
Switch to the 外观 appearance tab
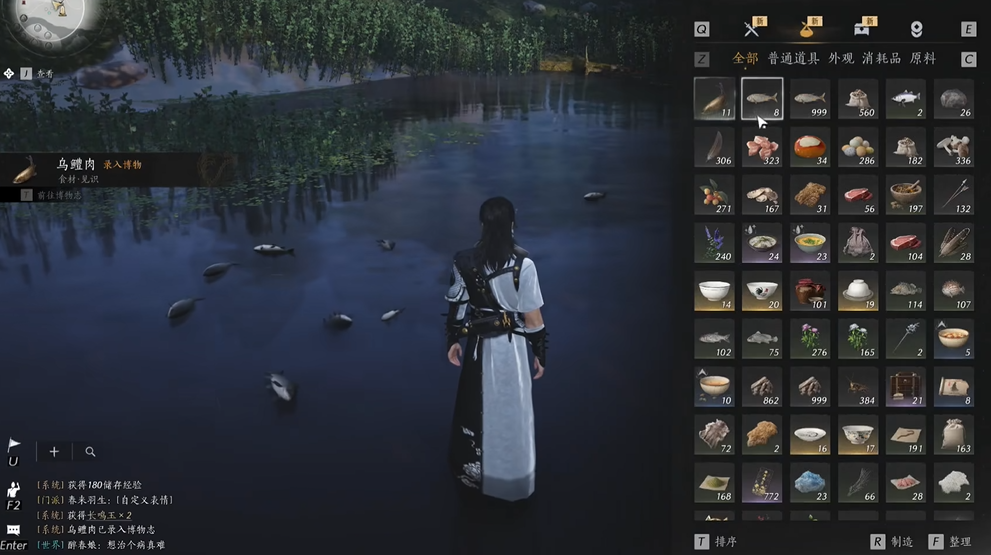tap(842, 58)
